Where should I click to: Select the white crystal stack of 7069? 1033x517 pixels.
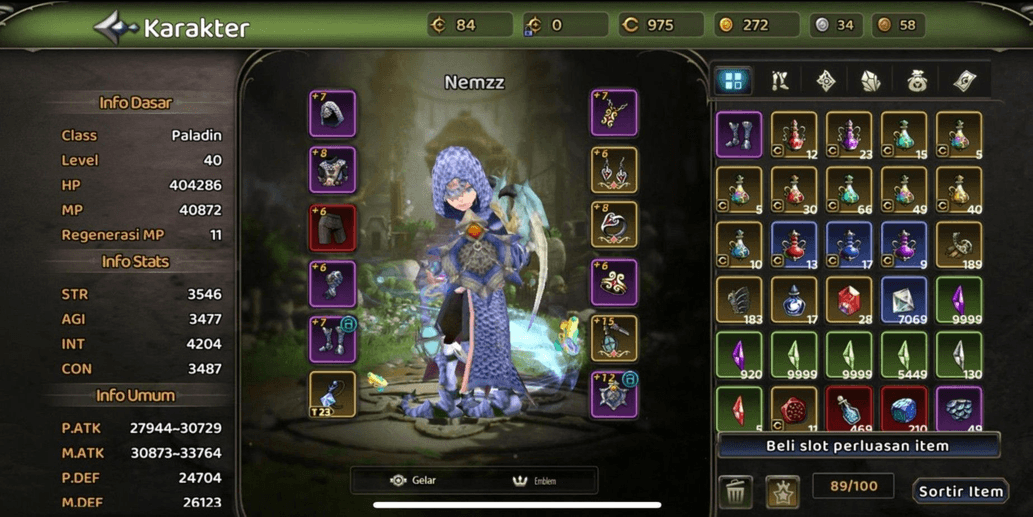904,300
